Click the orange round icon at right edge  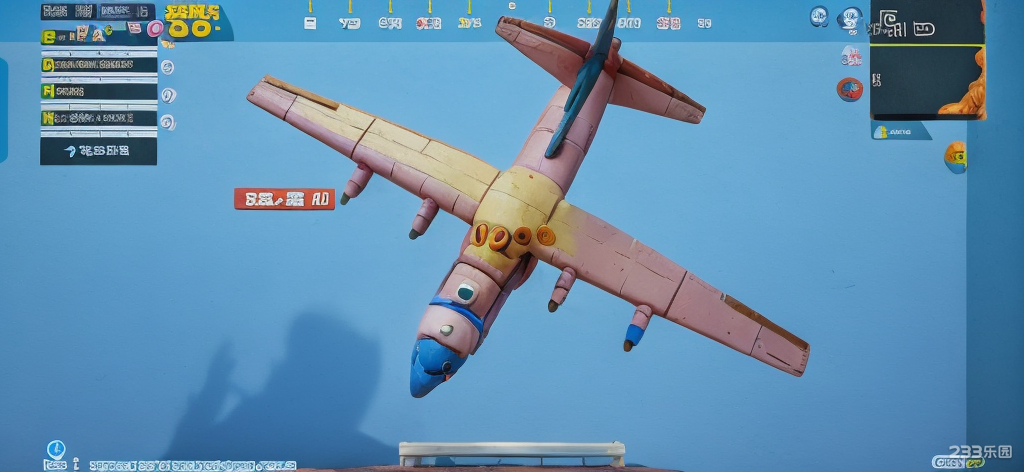point(956,156)
